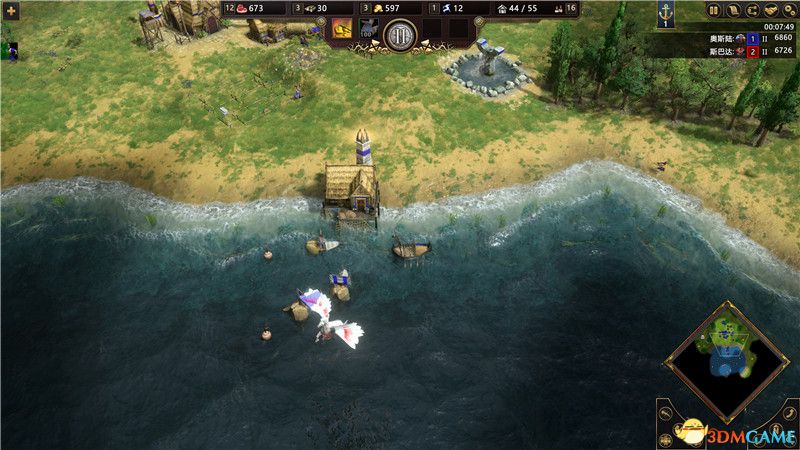Select the round age emblem in the top bar
The height and width of the screenshot is (450, 800).
point(398,33)
